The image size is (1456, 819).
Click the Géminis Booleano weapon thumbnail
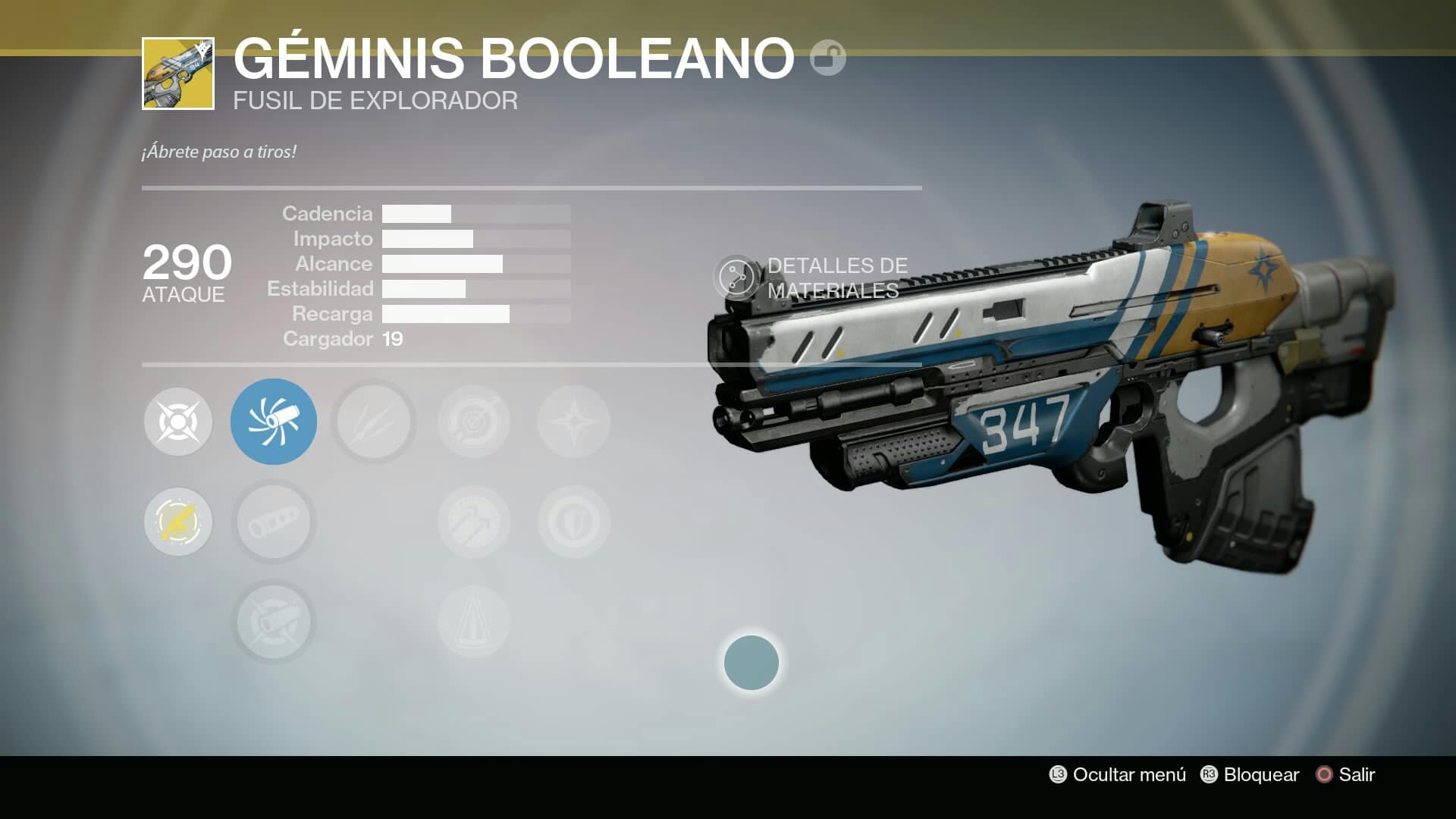tap(178, 74)
